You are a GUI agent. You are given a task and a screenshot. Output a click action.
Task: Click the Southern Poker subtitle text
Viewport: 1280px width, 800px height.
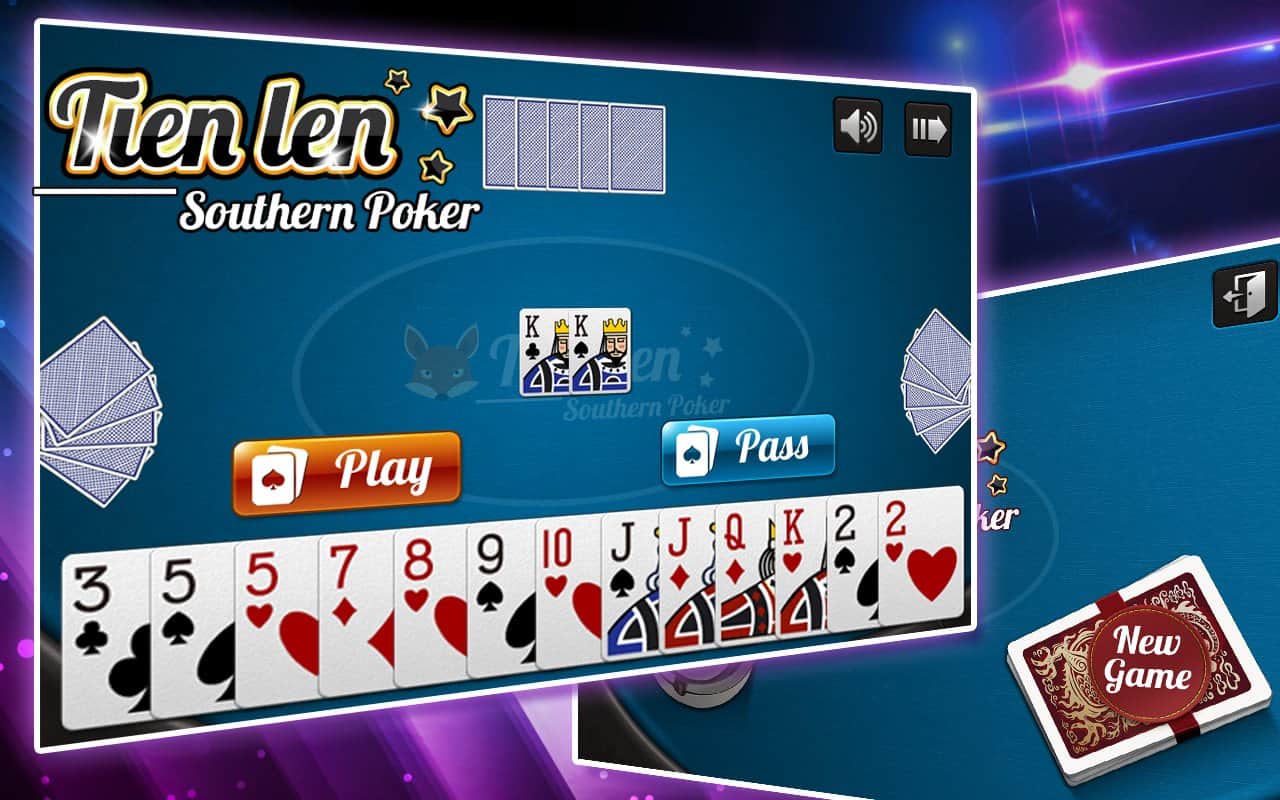coord(330,208)
